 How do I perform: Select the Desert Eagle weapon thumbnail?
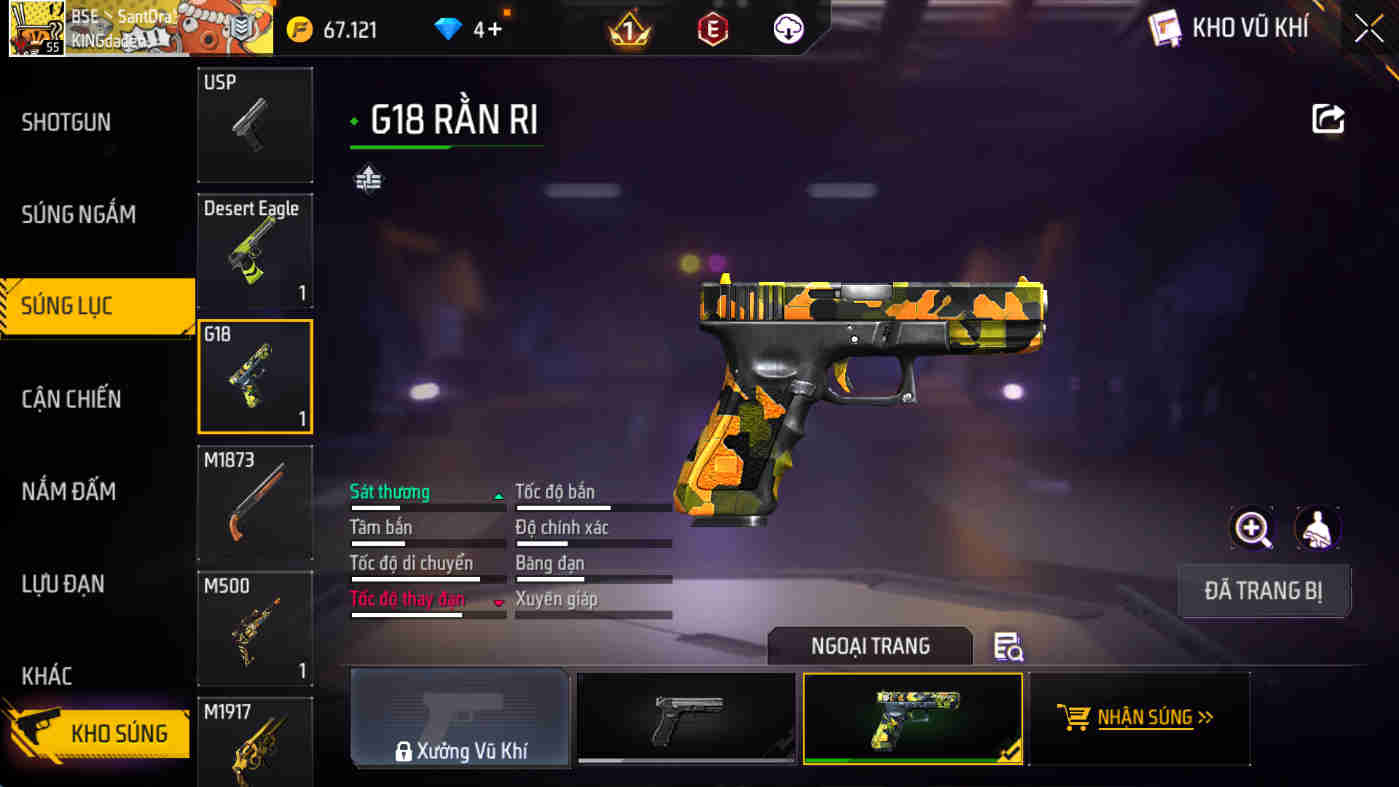pos(255,250)
